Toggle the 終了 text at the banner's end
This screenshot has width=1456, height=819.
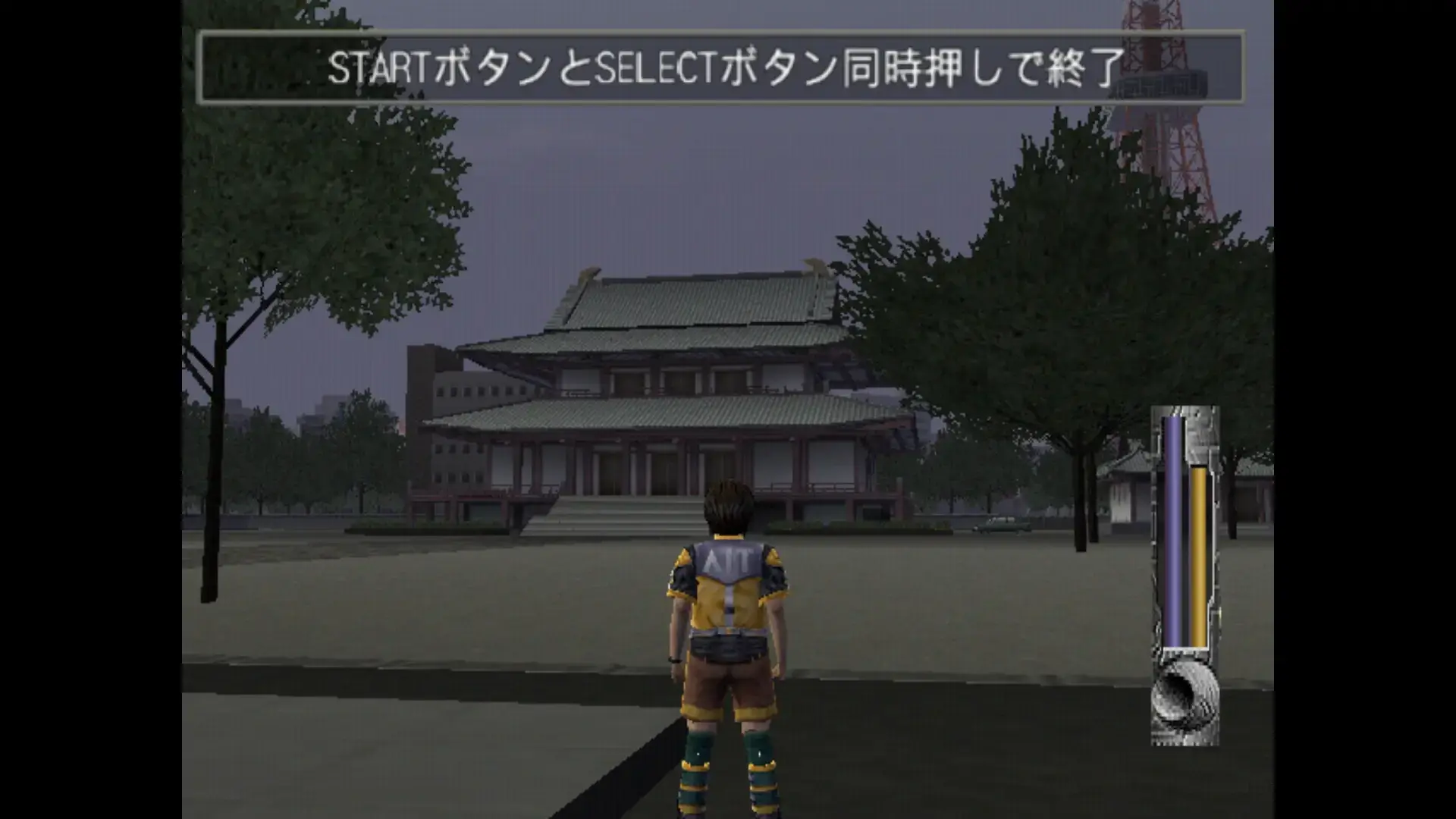1086,67
